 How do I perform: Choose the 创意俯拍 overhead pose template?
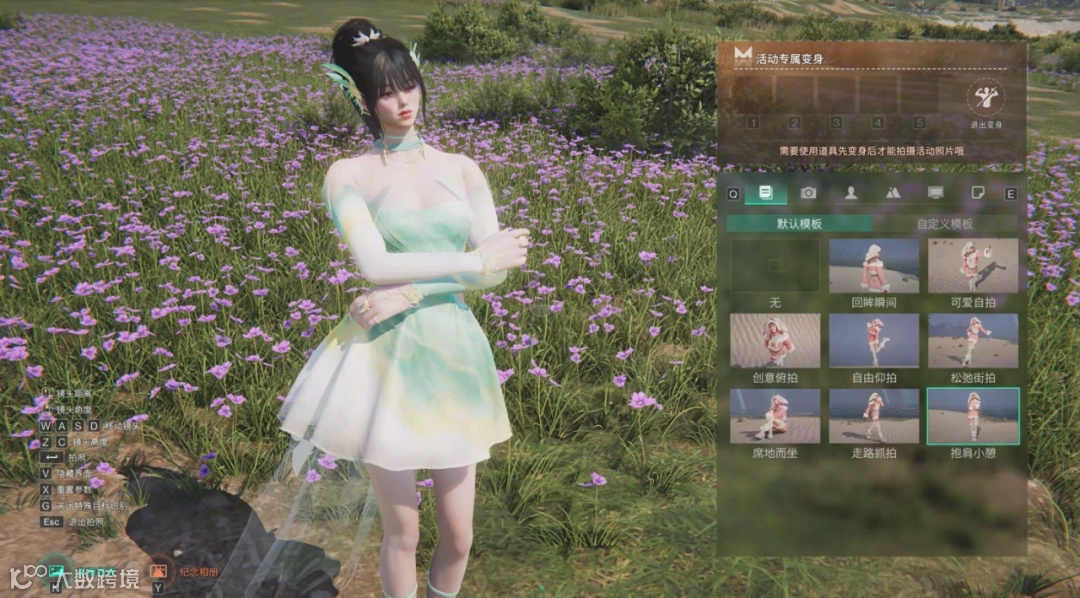774,341
